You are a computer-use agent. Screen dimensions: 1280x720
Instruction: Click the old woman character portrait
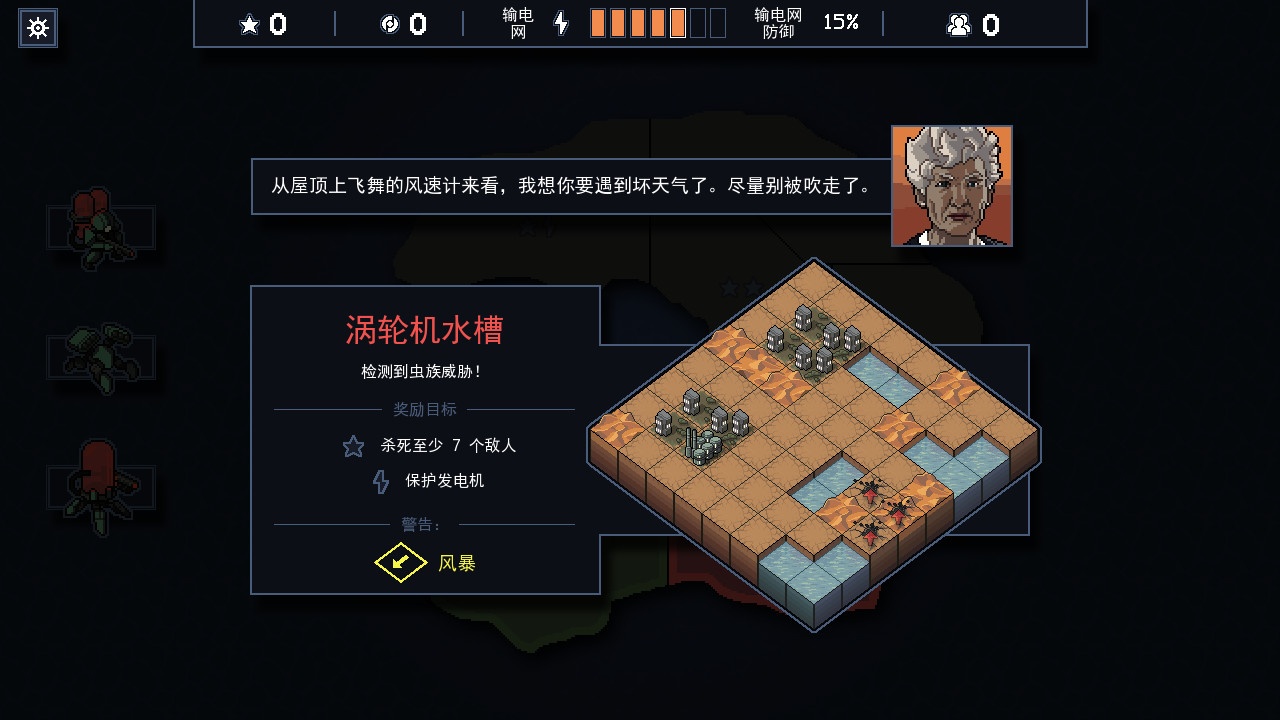coord(951,186)
